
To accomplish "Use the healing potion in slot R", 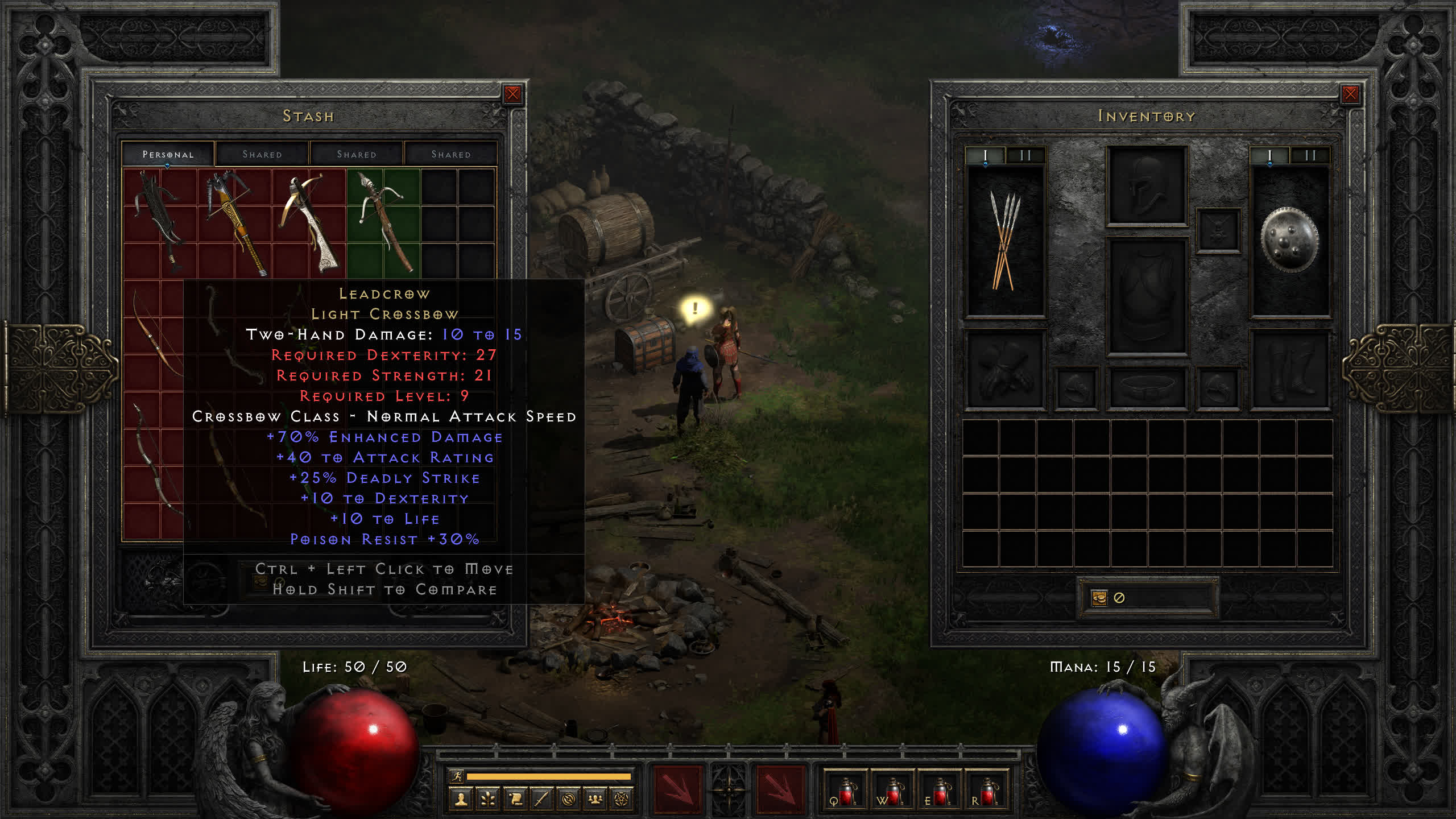I will (987, 791).
